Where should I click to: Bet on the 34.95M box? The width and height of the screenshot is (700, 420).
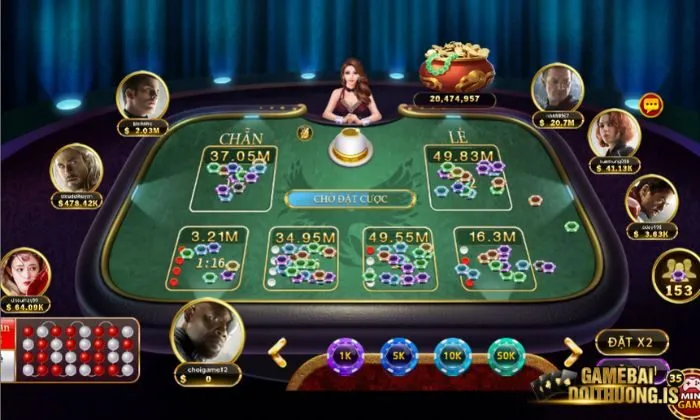pyautogui.click(x=301, y=257)
